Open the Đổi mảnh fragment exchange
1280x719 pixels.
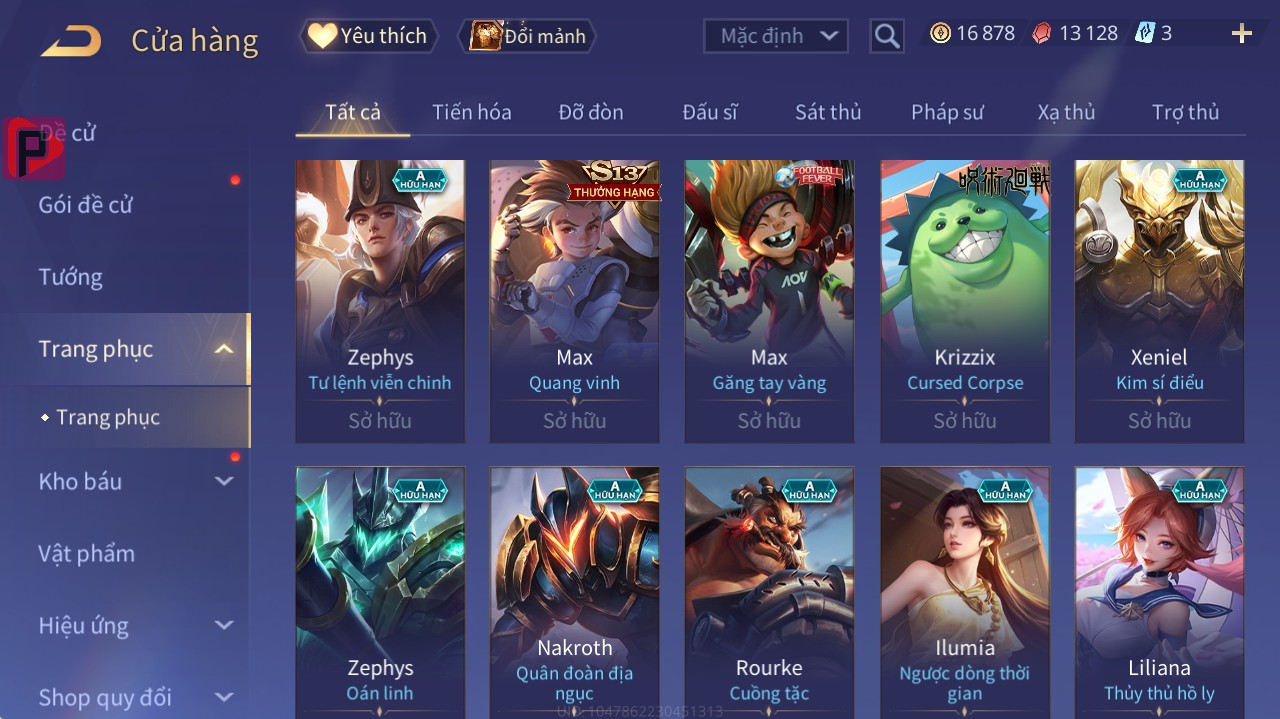[527, 36]
